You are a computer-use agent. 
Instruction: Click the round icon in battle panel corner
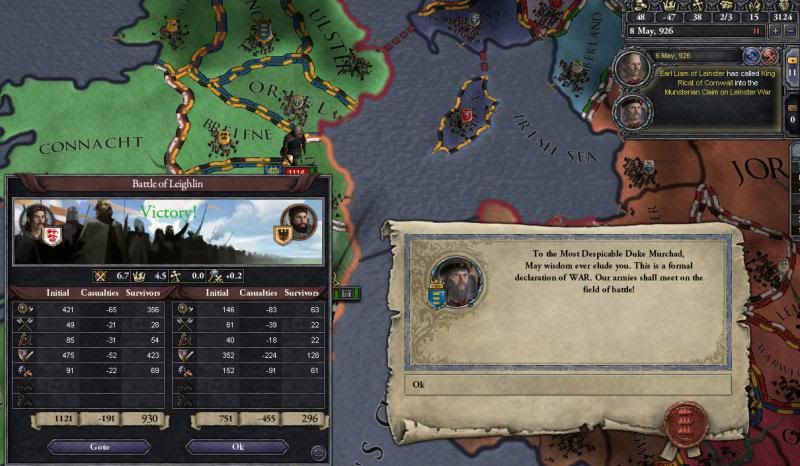pyautogui.click(x=318, y=453)
